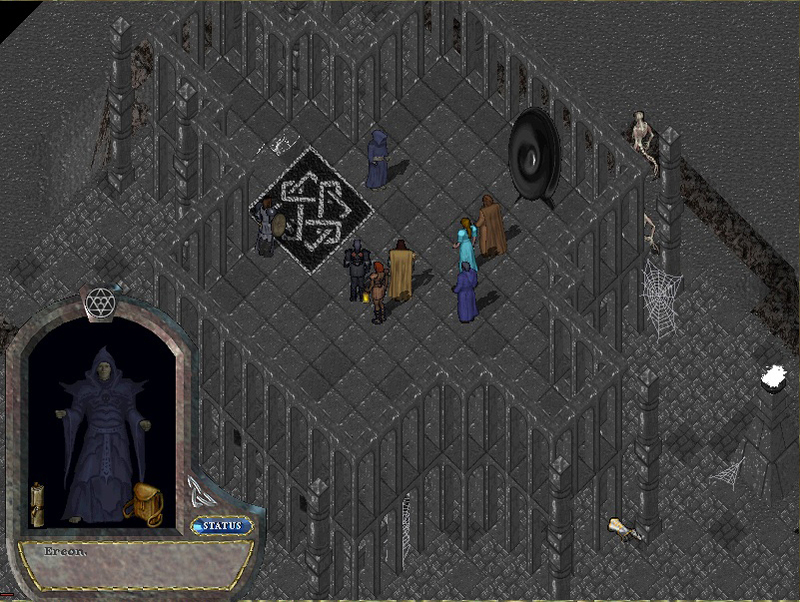Viewport: 800px width, 602px height.
Task: Click the silver triple-knot emblem above STATUS
Action: click(198, 491)
